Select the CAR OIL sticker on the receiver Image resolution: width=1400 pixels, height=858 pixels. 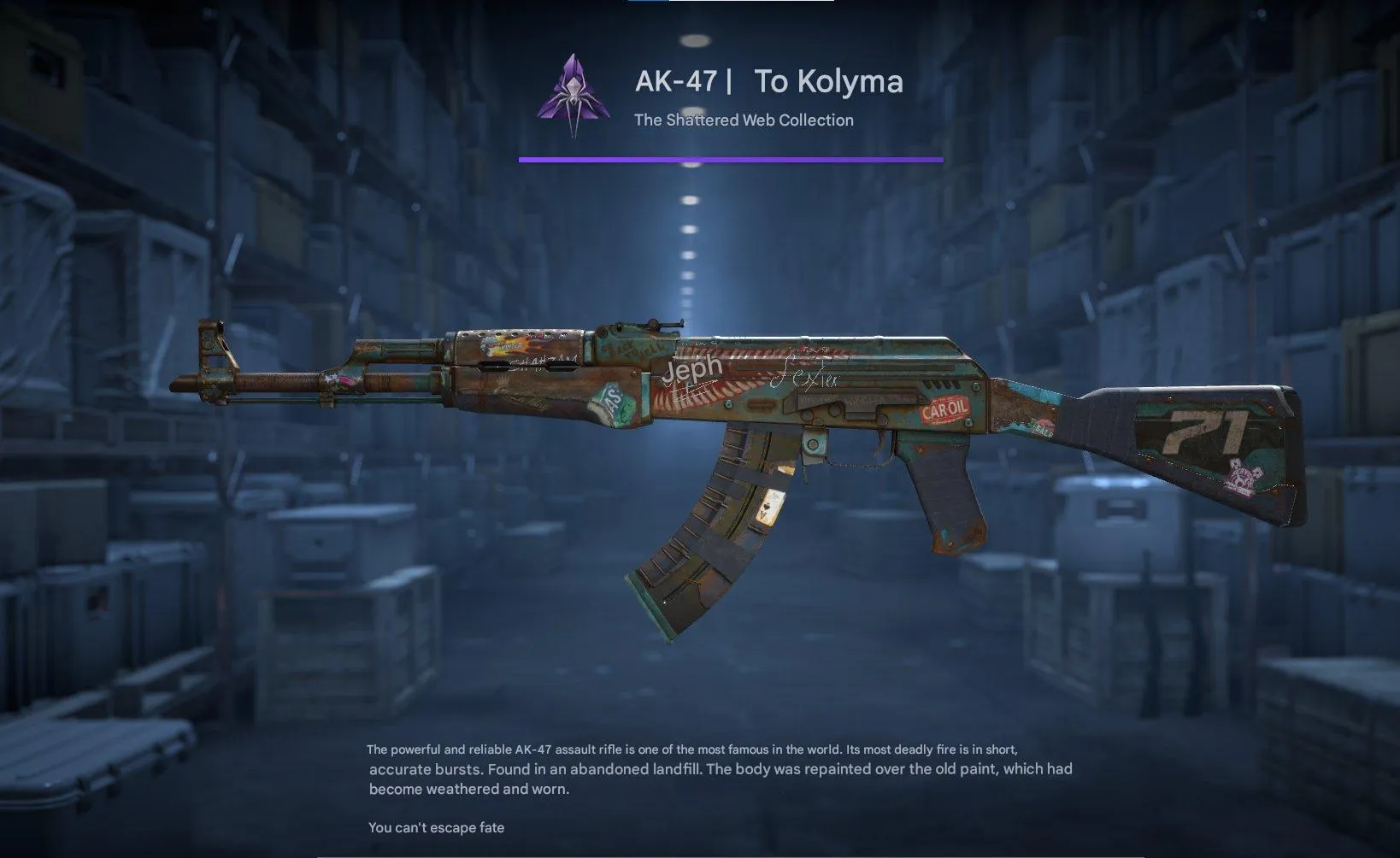point(945,408)
